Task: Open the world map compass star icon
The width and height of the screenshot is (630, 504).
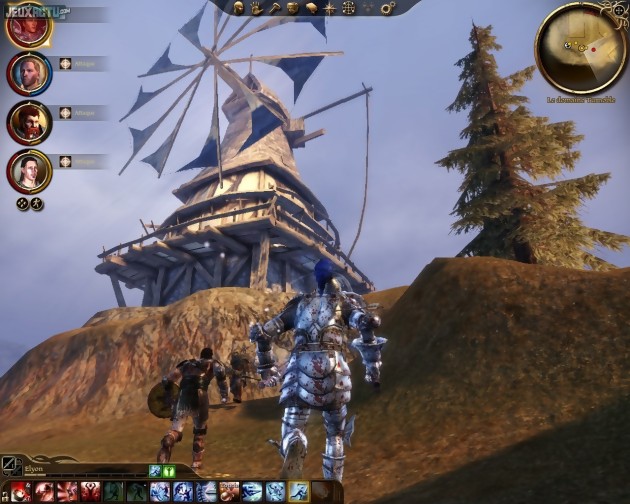Action: 331,8
